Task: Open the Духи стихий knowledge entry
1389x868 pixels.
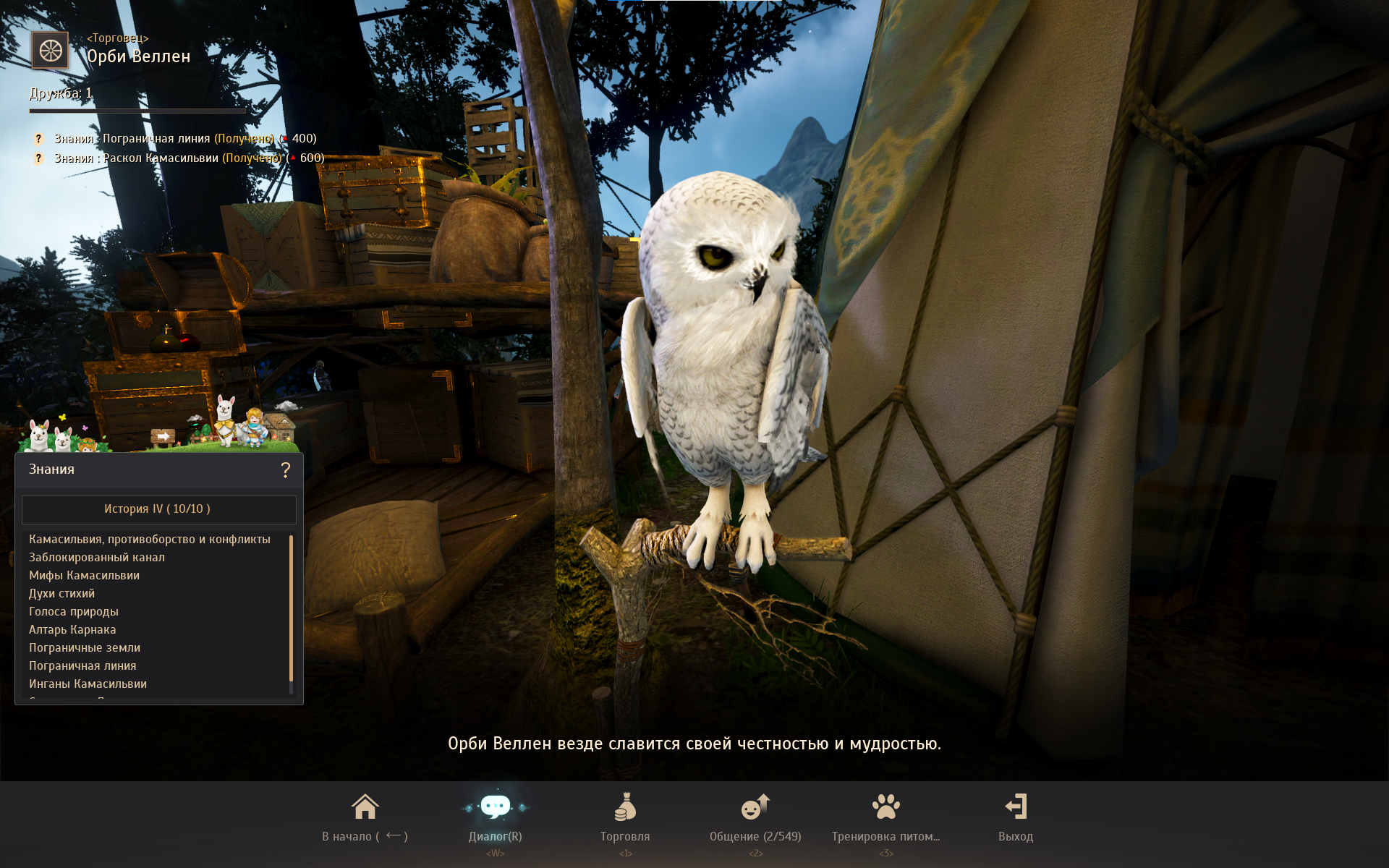Action: pos(61,594)
